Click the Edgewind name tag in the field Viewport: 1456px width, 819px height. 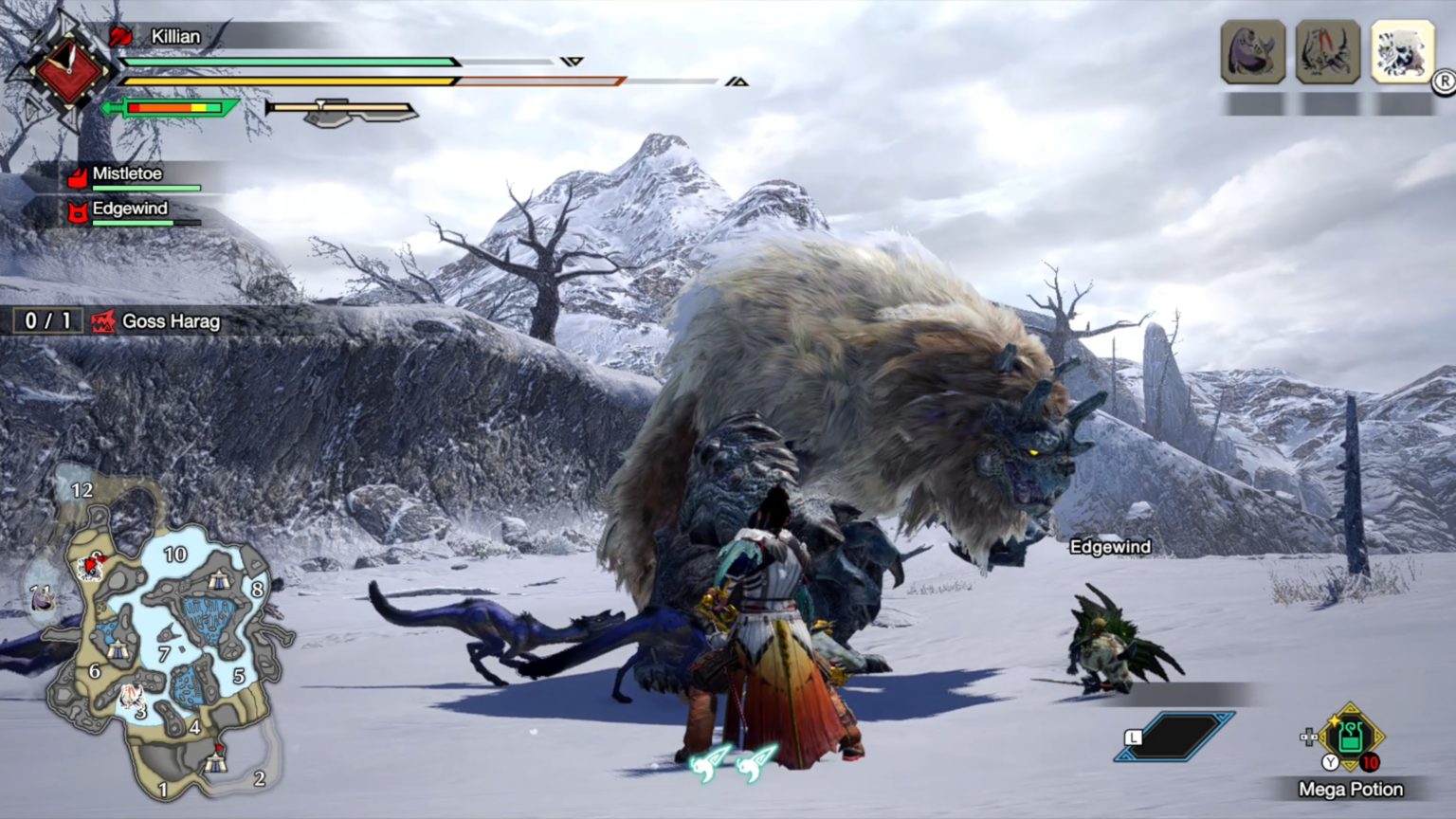1109,547
